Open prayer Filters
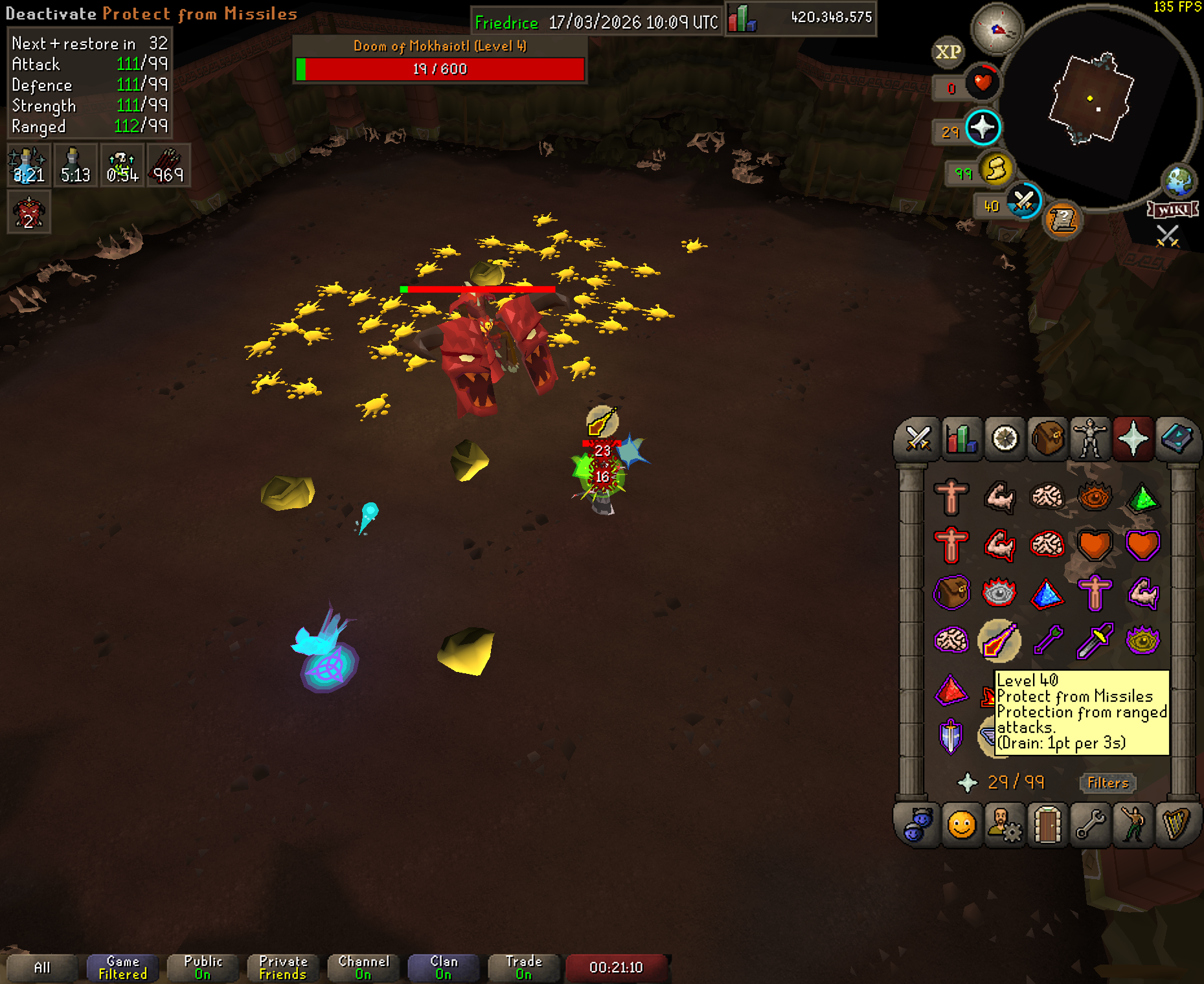 point(1107,783)
